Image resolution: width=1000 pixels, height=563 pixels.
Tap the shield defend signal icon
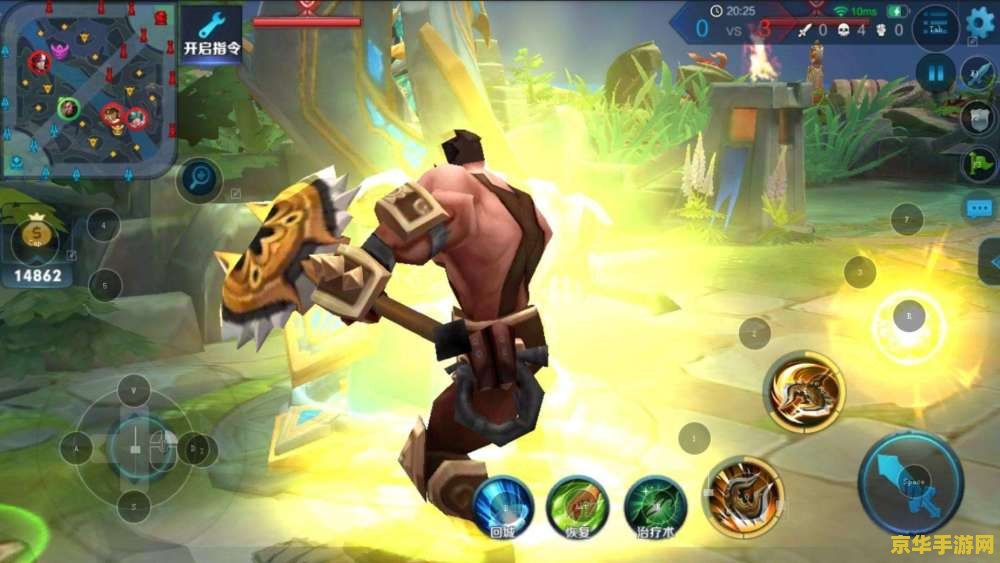(x=977, y=117)
